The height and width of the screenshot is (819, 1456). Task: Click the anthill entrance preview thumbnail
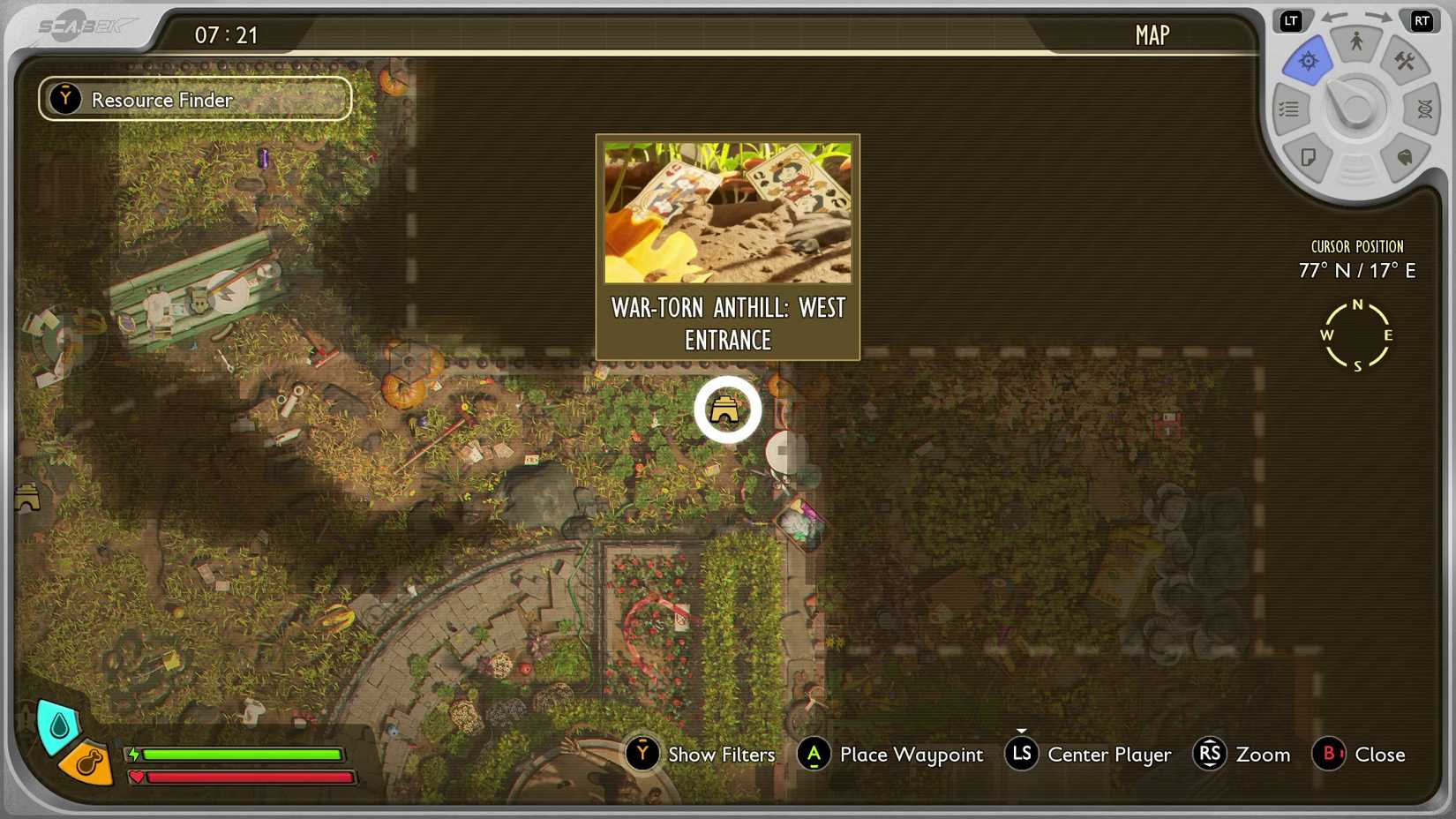coord(727,212)
